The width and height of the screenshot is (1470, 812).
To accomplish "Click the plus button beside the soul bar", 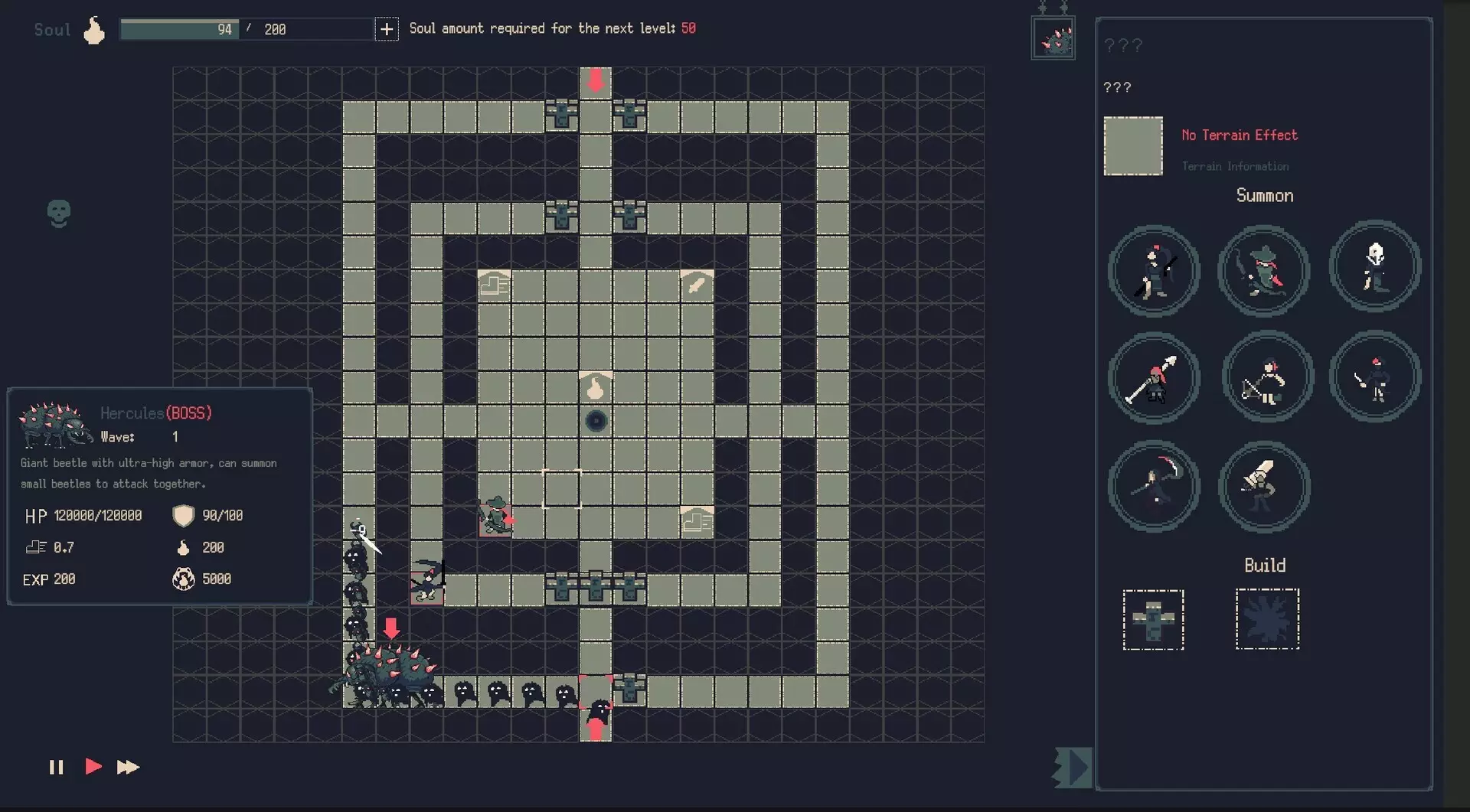I will [387, 29].
